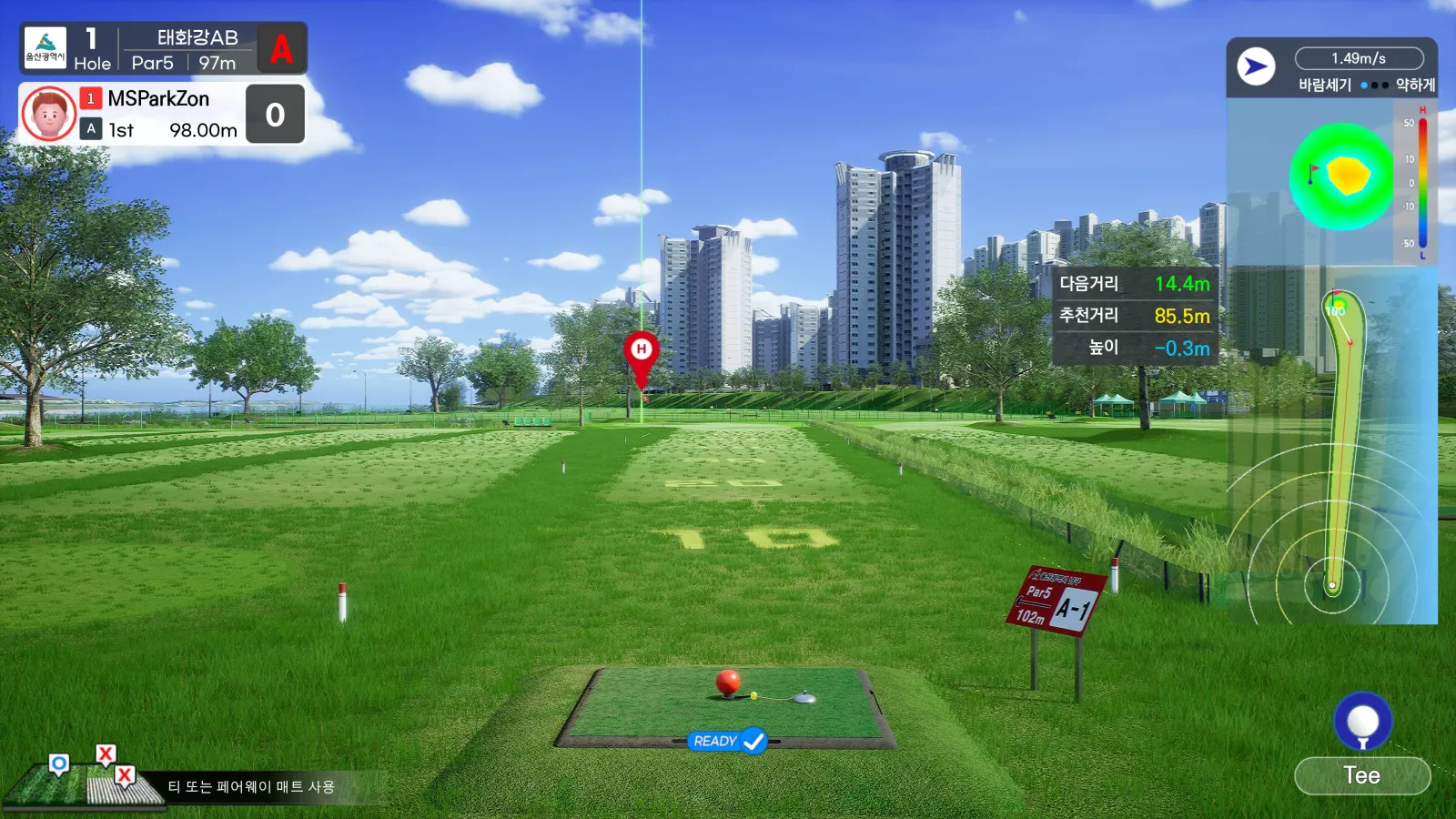
Task: Click the wind direction arrow icon
Action: [x=1256, y=66]
